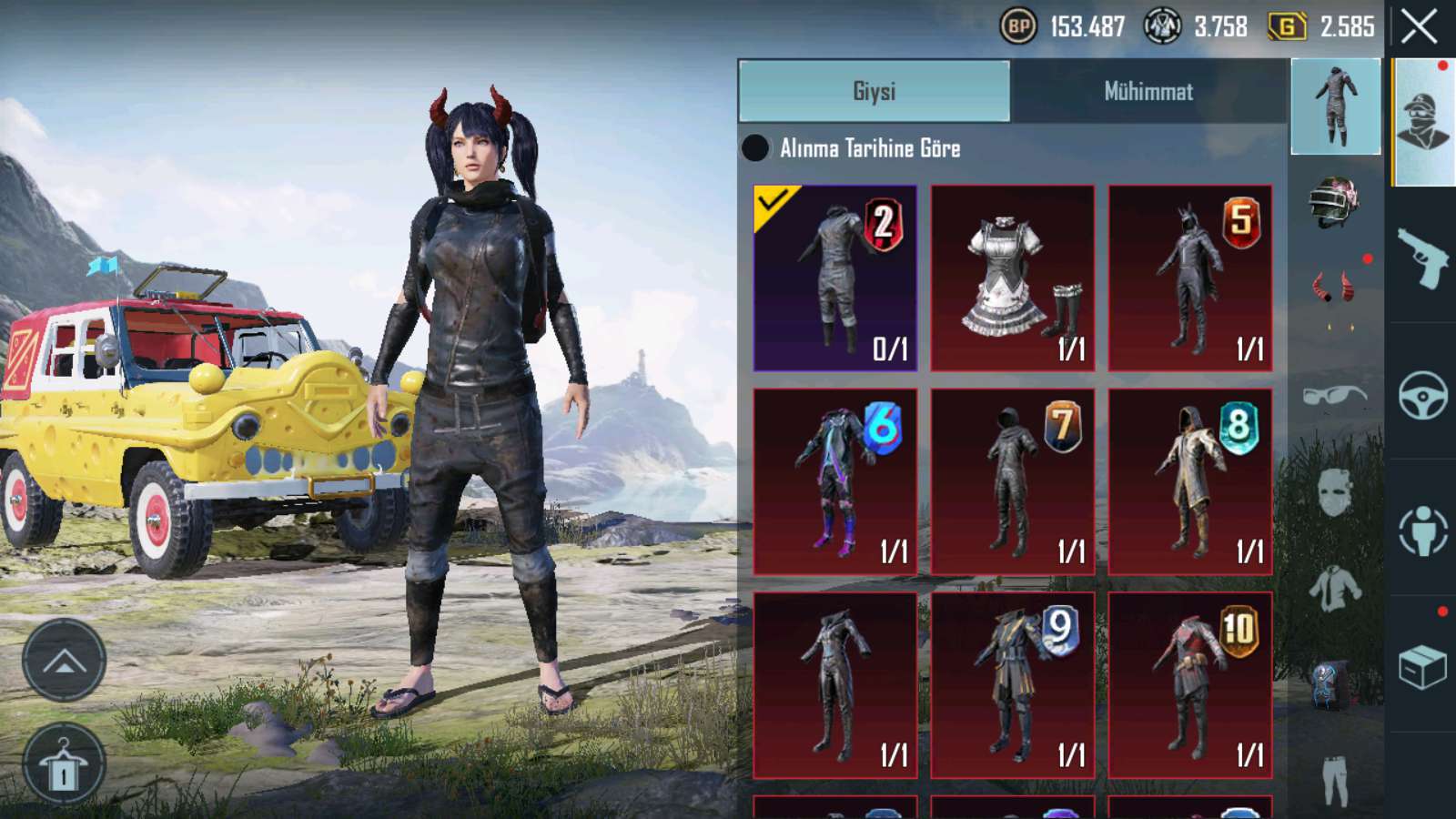Choose the white coat outfit with level 8 badge
1456x819 pixels.
pyautogui.click(x=1189, y=481)
